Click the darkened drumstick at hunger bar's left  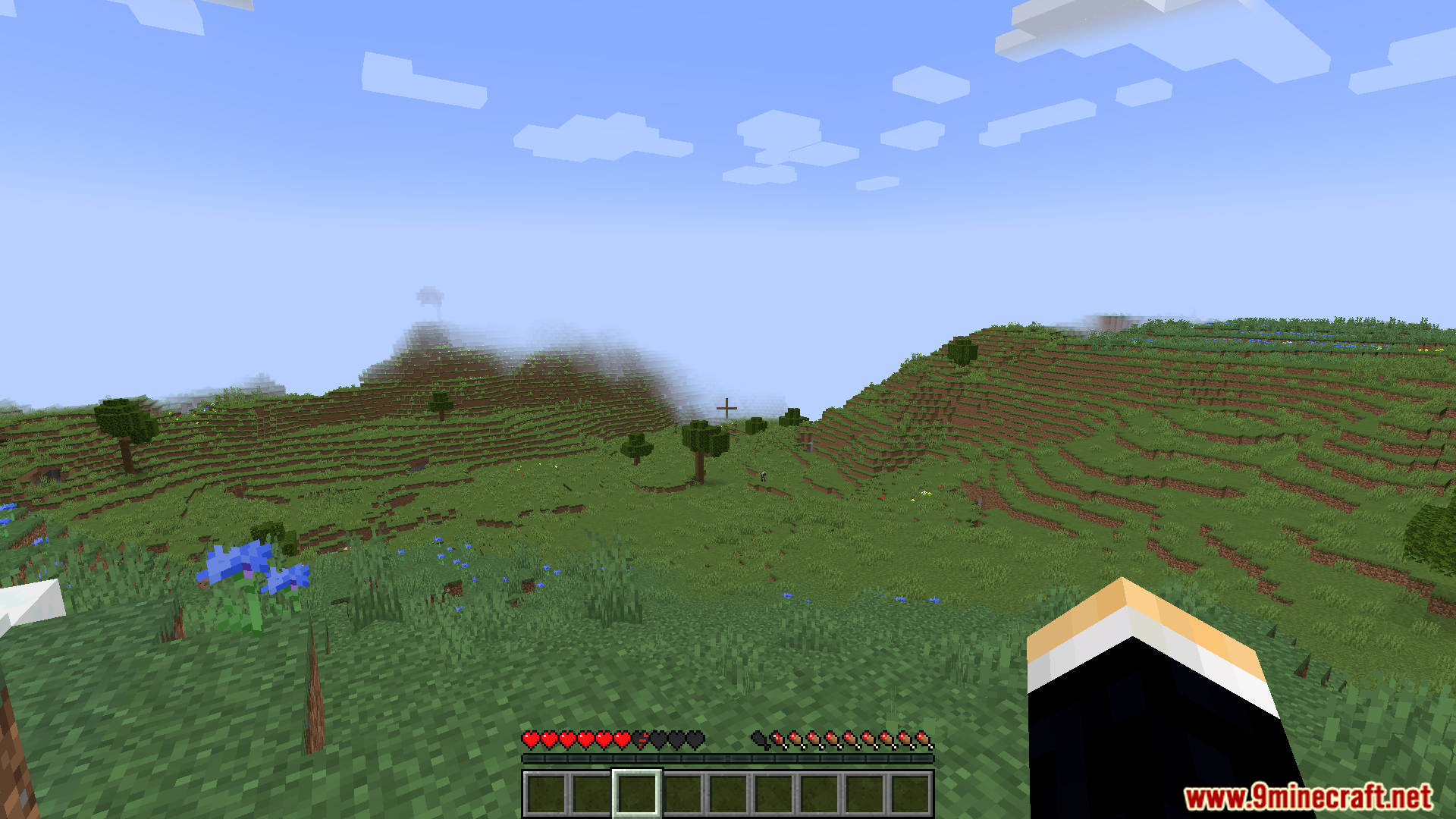click(x=758, y=737)
